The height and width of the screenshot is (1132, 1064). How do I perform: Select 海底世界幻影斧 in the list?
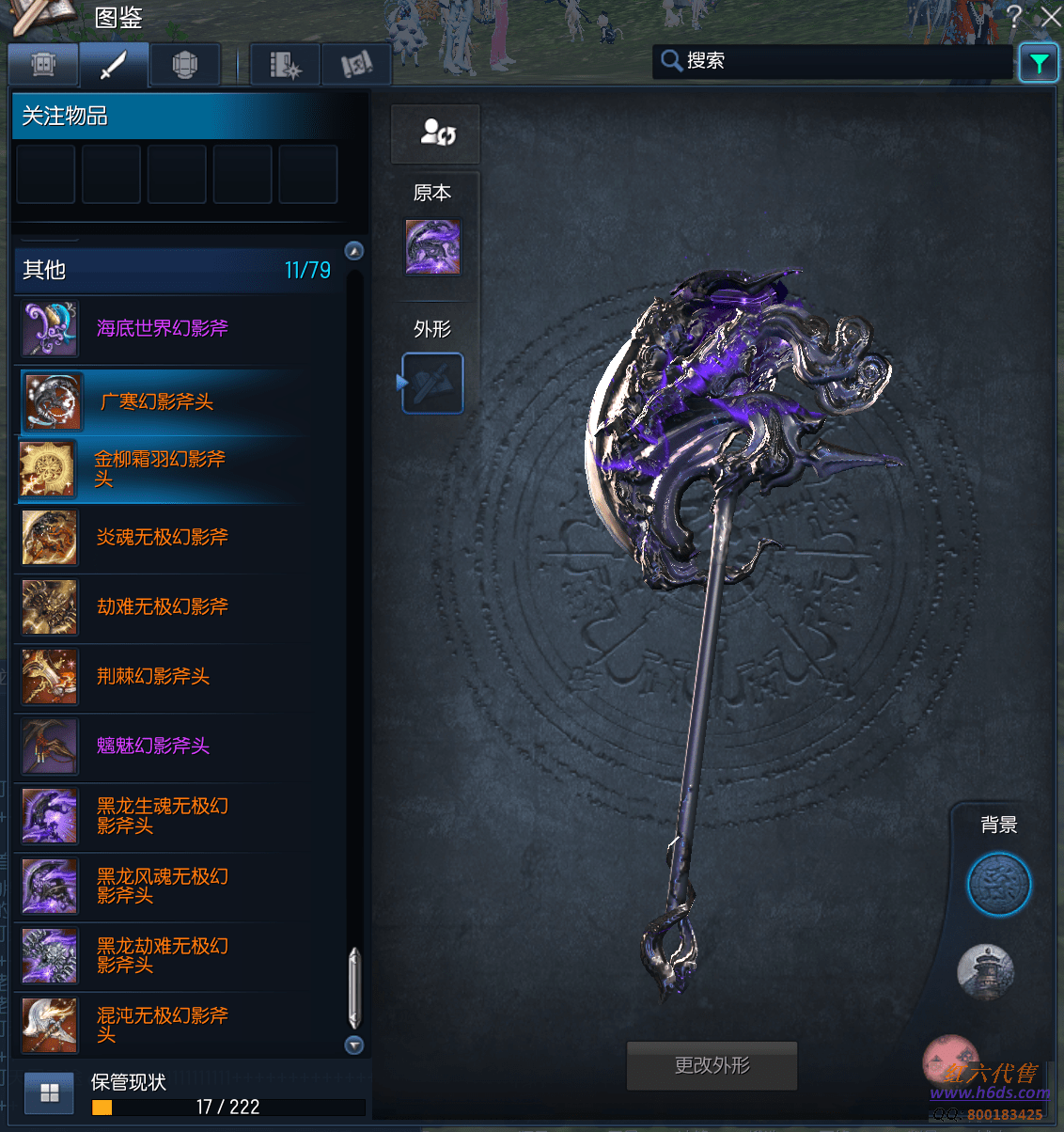[163, 329]
